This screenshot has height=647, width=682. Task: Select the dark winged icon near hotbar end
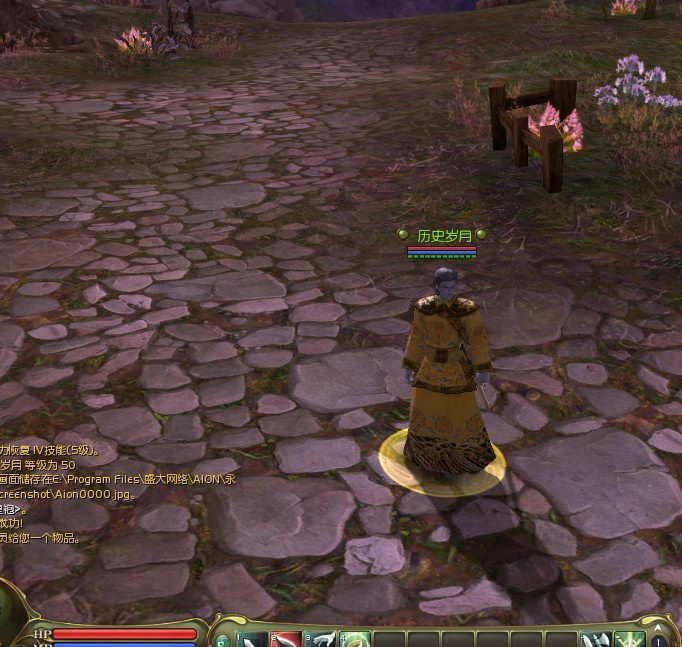pos(595,640)
